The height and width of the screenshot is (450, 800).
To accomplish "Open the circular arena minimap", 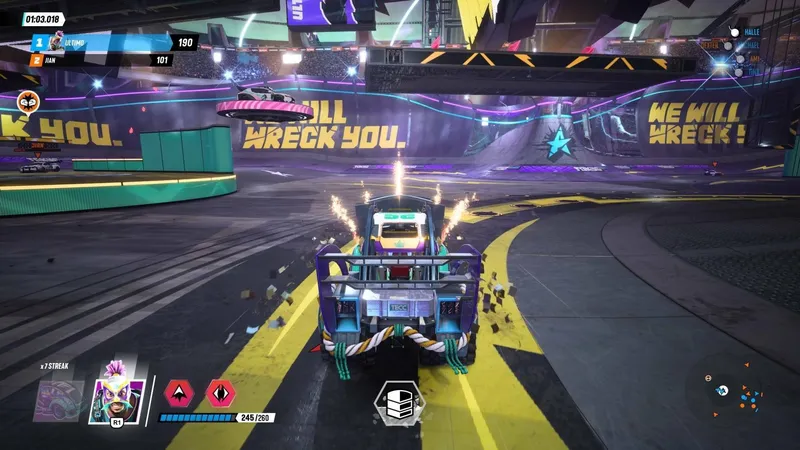I will coord(738,392).
